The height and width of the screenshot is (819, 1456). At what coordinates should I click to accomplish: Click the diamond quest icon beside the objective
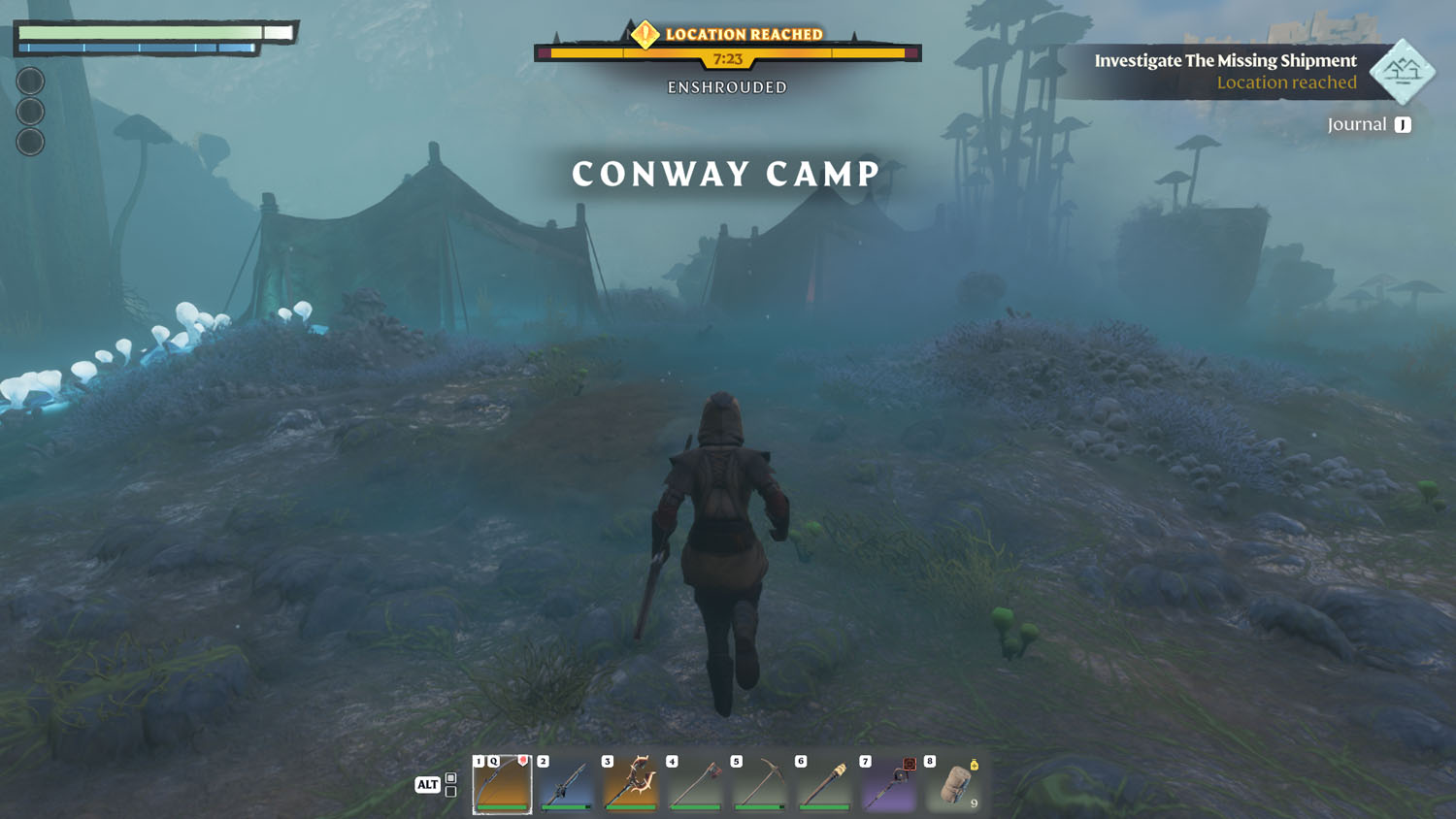[x=1403, y=71]
